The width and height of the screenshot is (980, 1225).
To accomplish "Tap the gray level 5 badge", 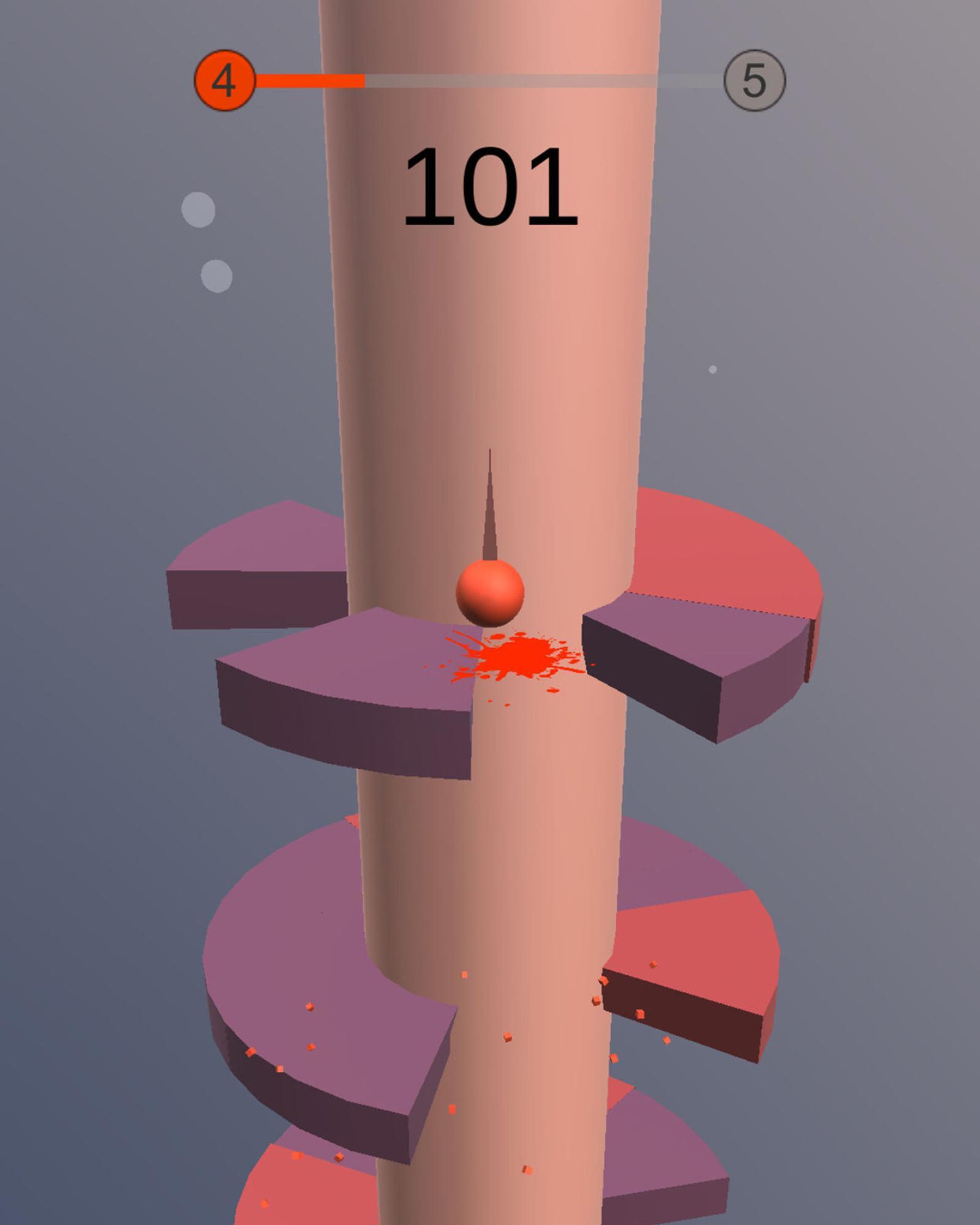I will (755, 80).
